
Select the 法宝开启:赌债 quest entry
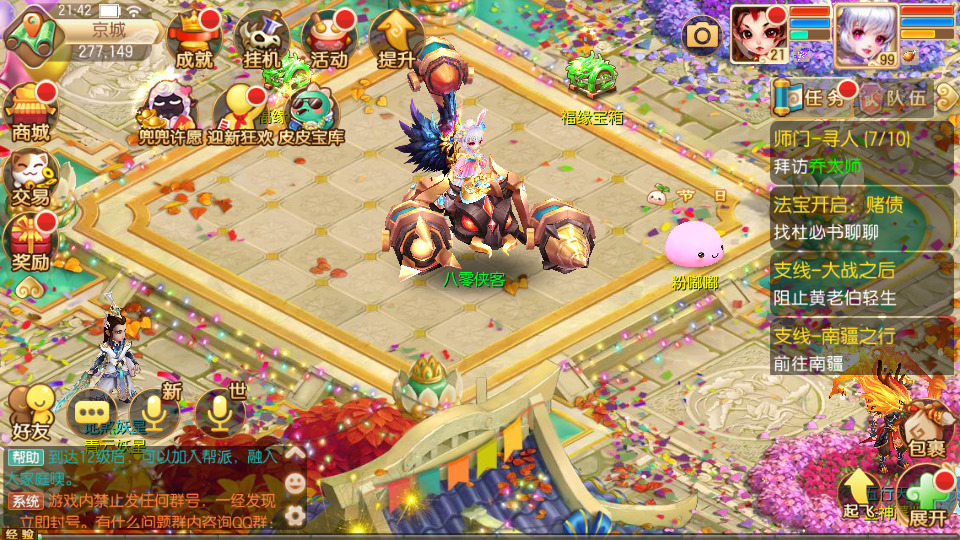coord(862,218)
